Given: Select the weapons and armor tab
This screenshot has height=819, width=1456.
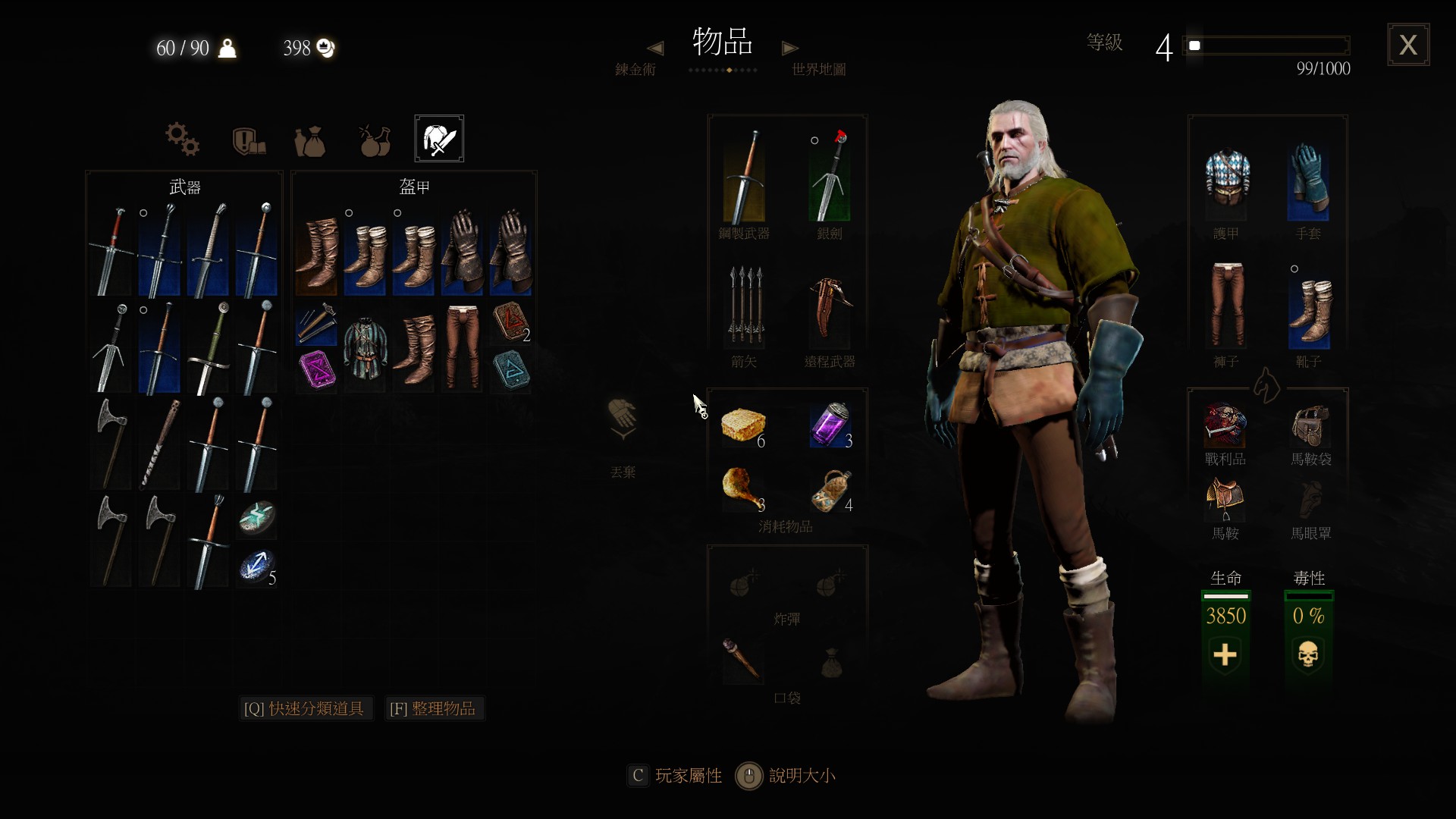Looking at the screenshot, I should [439, 139].
